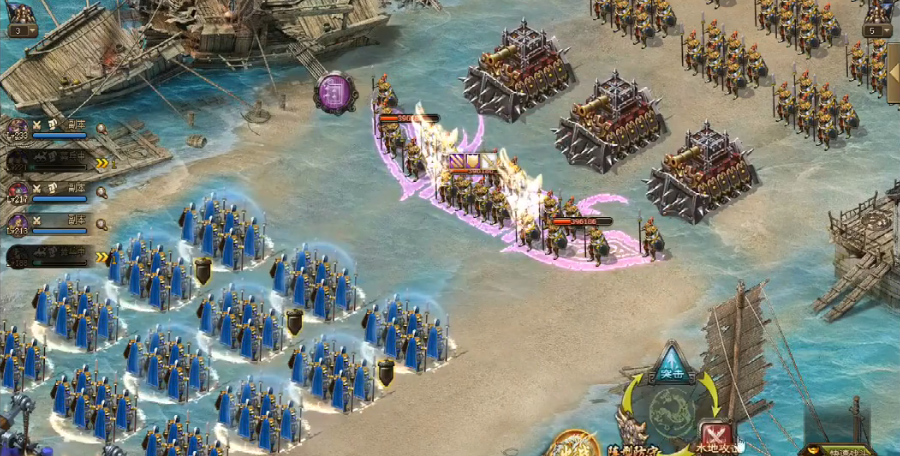Activate the 突击 assault tactic
The image size is (900, 456).
click(x=670, y=368)
